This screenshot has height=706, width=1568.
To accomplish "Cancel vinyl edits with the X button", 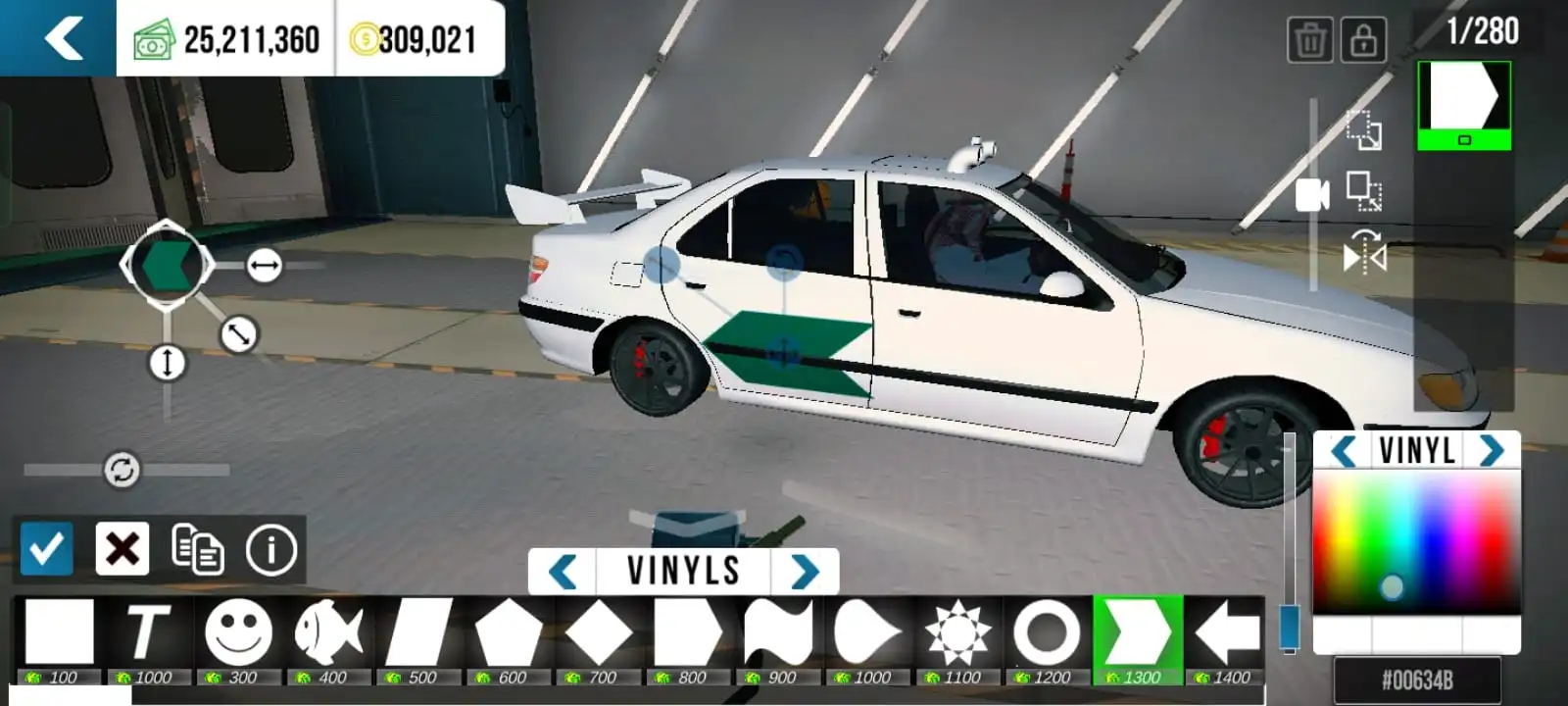I will [120, 548].
